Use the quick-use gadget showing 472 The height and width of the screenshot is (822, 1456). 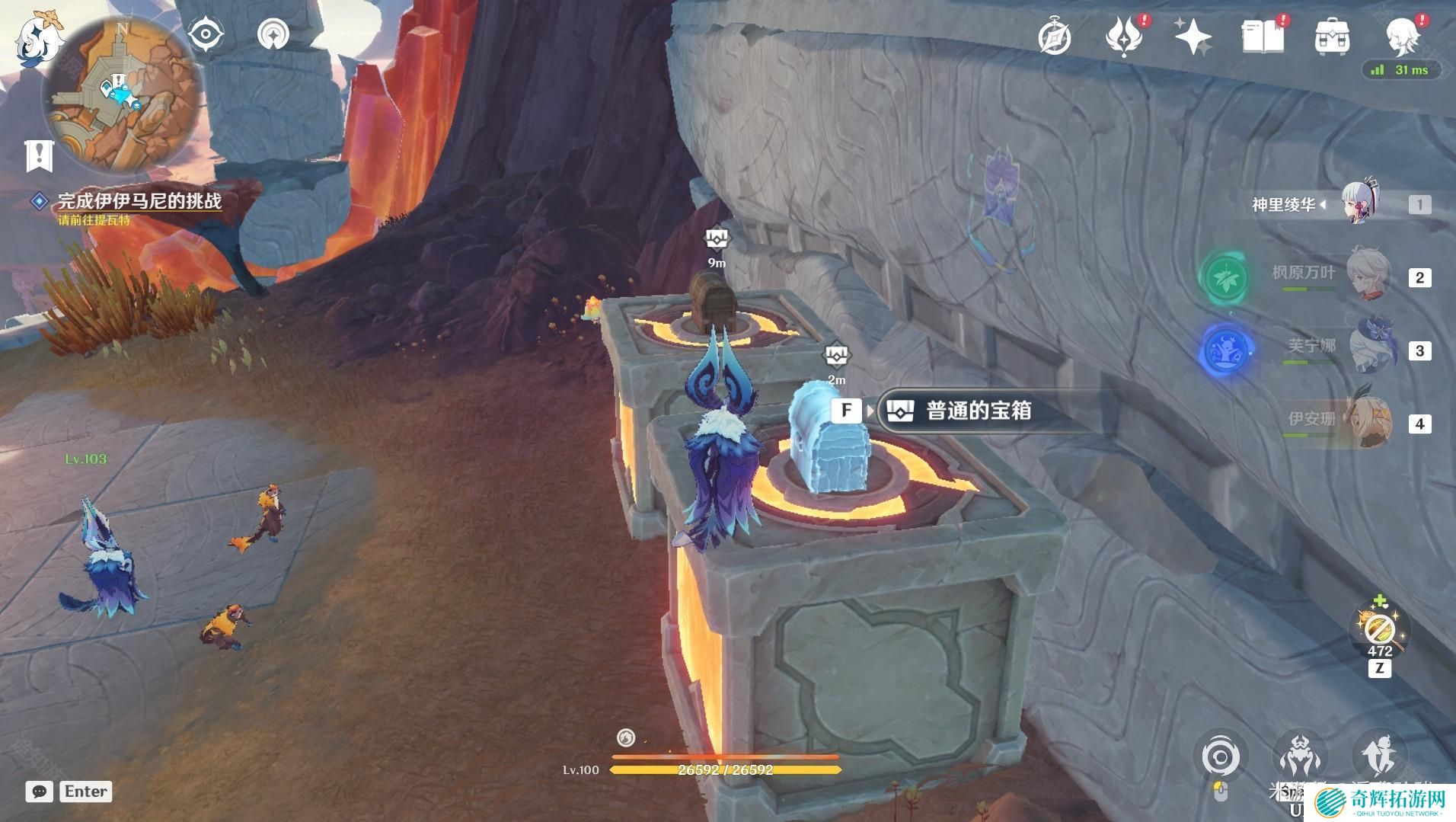(x=1379, y=629)
